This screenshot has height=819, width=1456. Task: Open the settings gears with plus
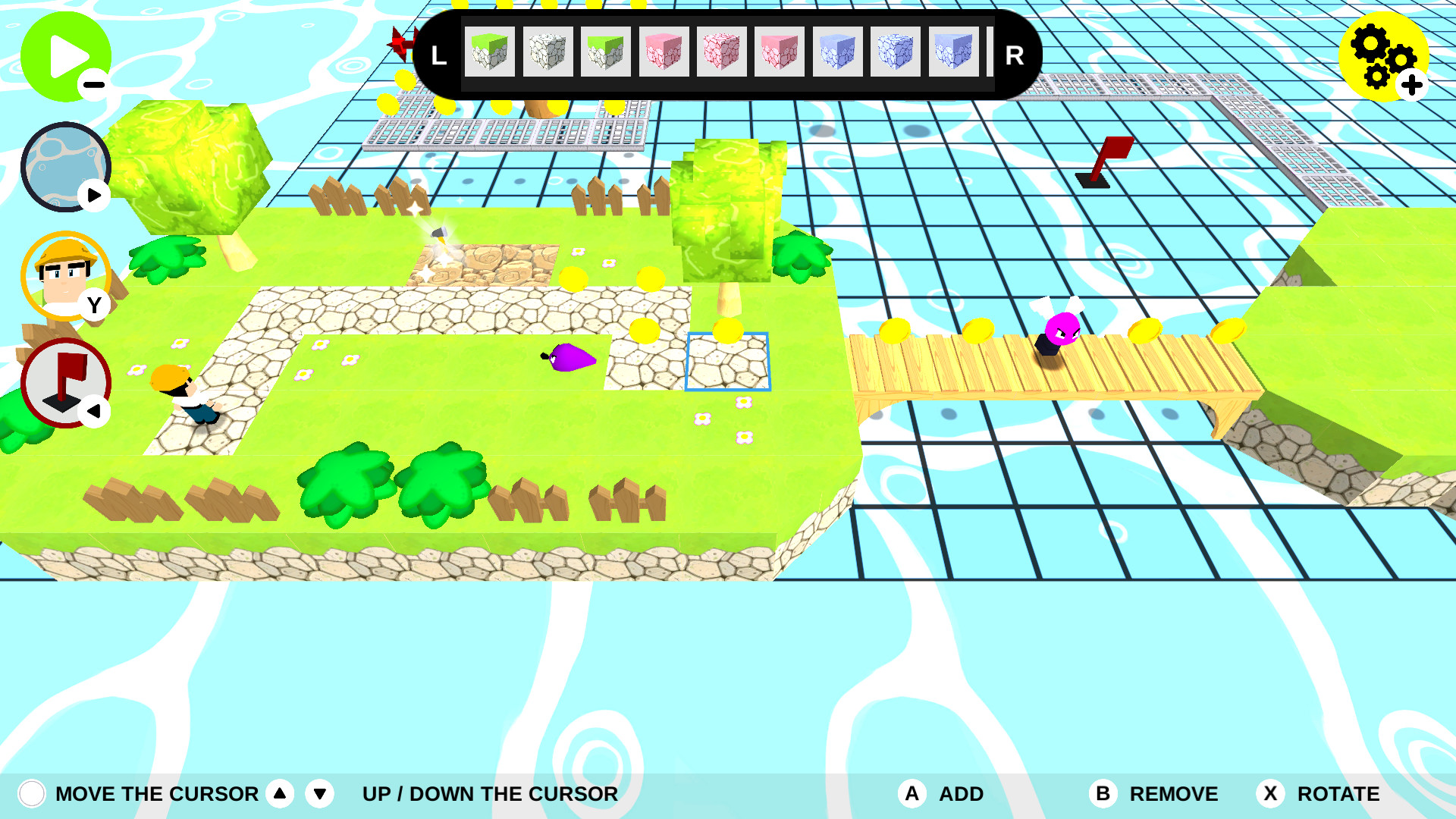[1385, 57]
